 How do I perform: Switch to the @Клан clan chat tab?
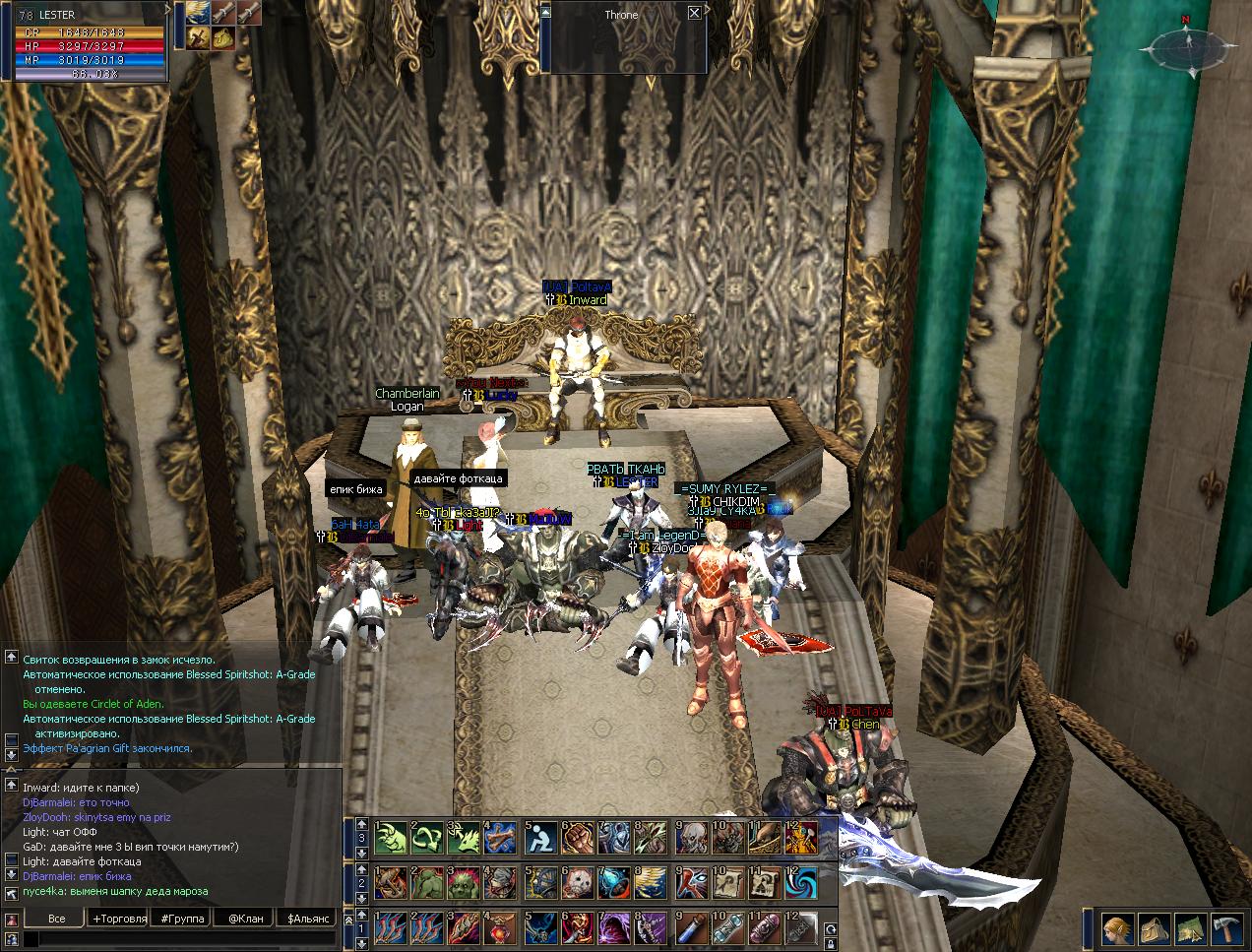[x=245, y=918]
